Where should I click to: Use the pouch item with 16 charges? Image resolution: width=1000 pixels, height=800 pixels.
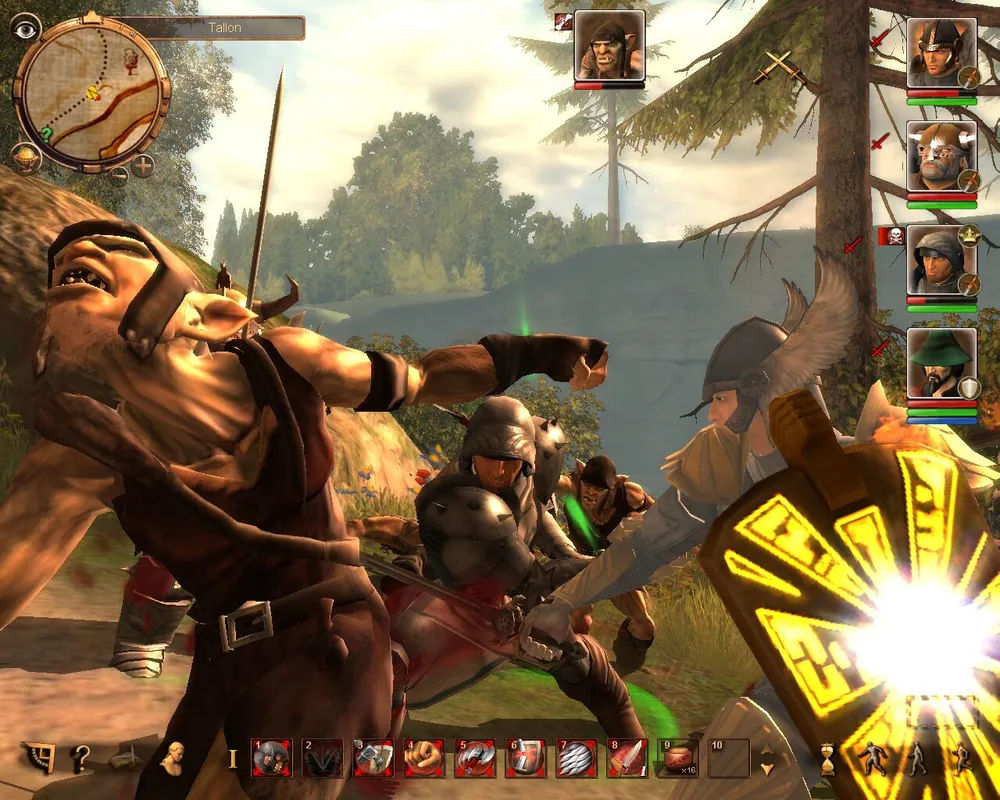click(678, 759)
